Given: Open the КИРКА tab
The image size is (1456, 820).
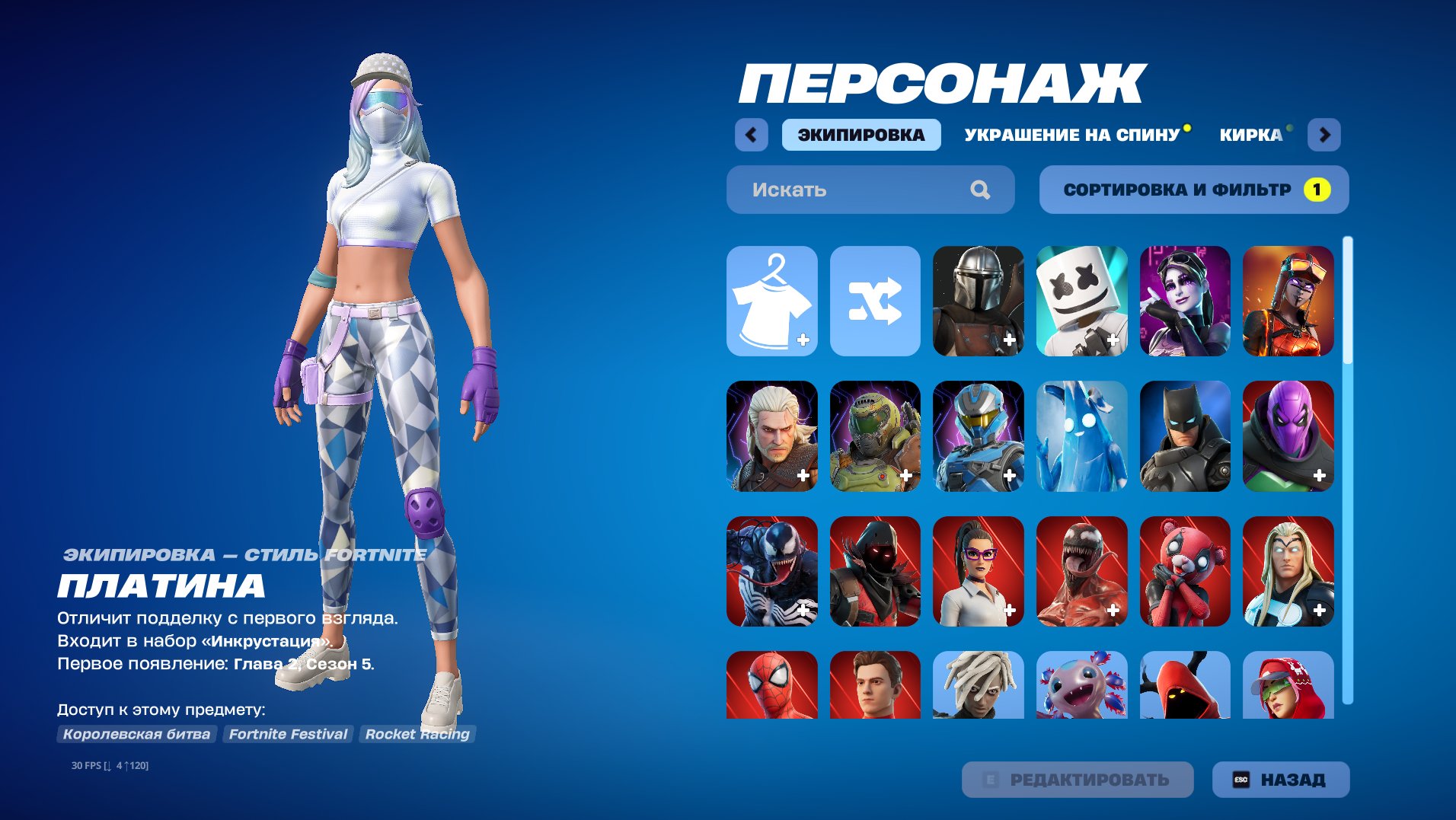Looking at the screenshot, I should 1250,134.
